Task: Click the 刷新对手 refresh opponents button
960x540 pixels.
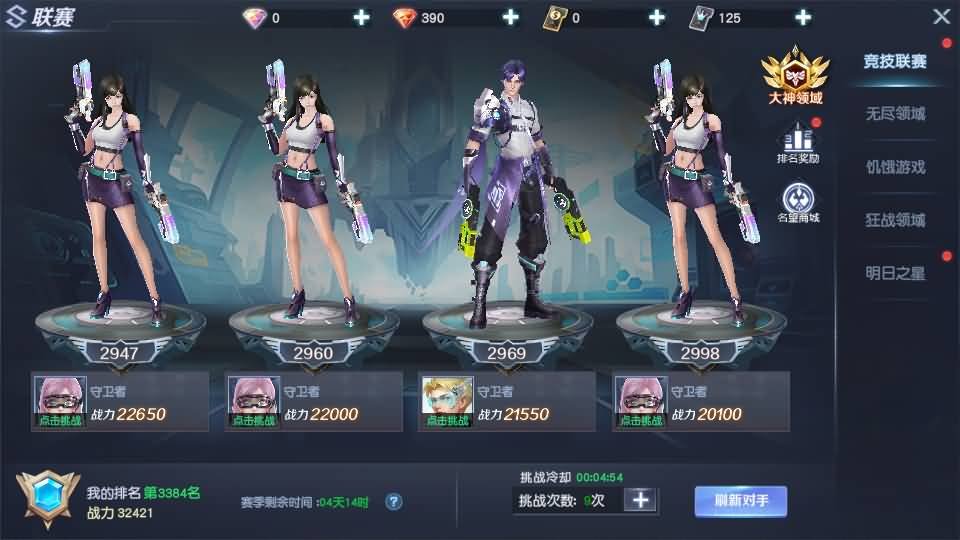Action: (x=741, y=500)
